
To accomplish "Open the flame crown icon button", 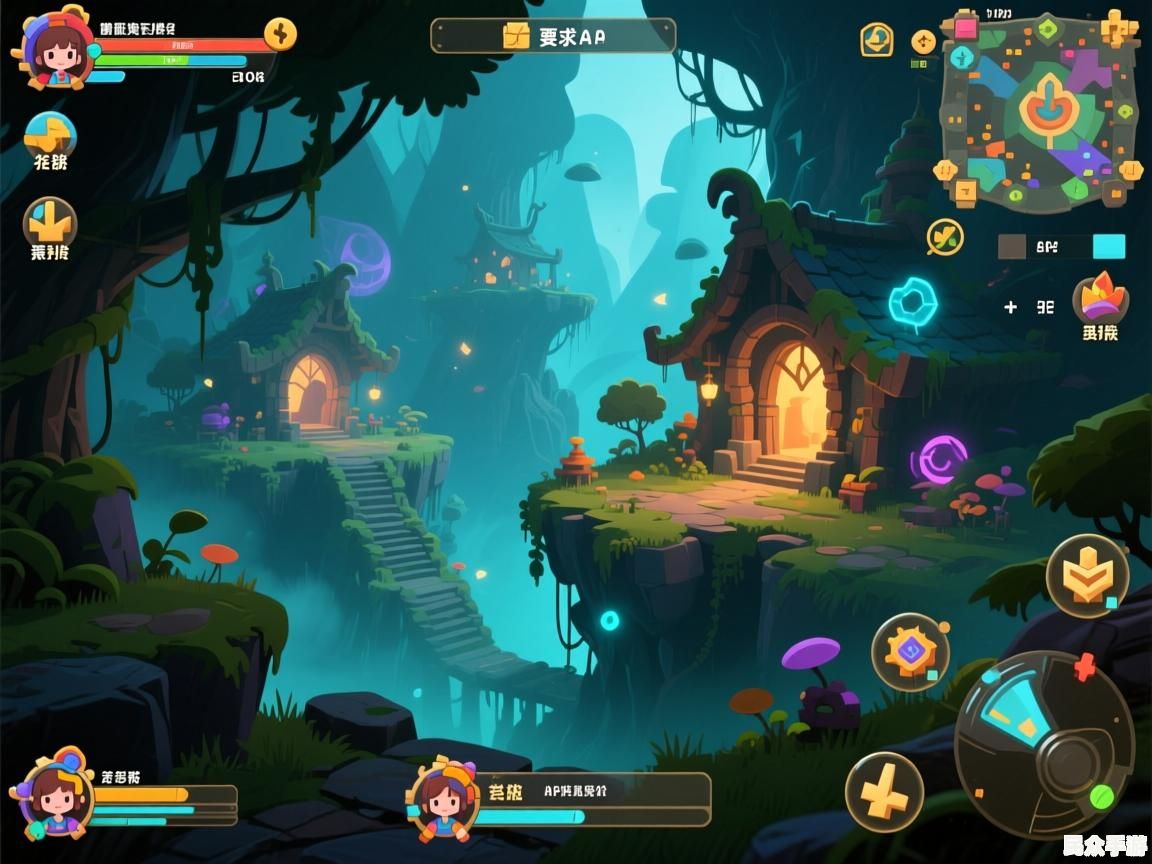I will (x=1100, y=299).
